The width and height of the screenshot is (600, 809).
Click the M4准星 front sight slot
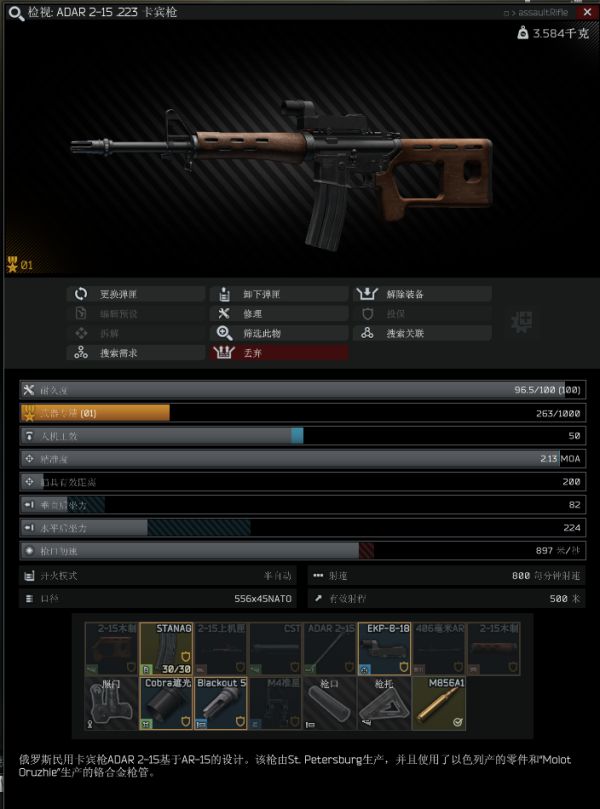[x=276, y=703]
